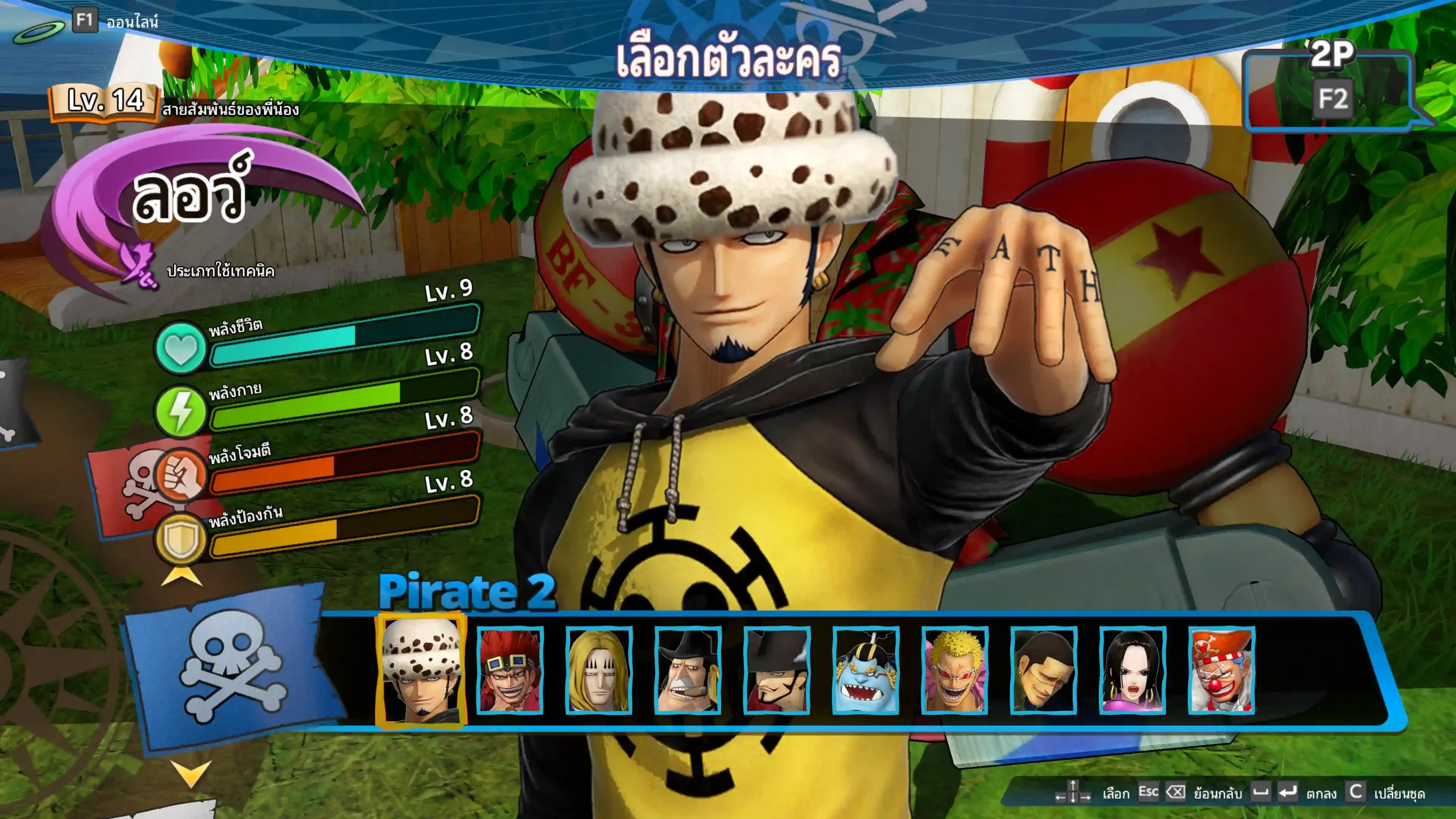Select Boa Hancock portrait
Viewport: 1456px width, 819px height.
click(x=1132, y=670)
